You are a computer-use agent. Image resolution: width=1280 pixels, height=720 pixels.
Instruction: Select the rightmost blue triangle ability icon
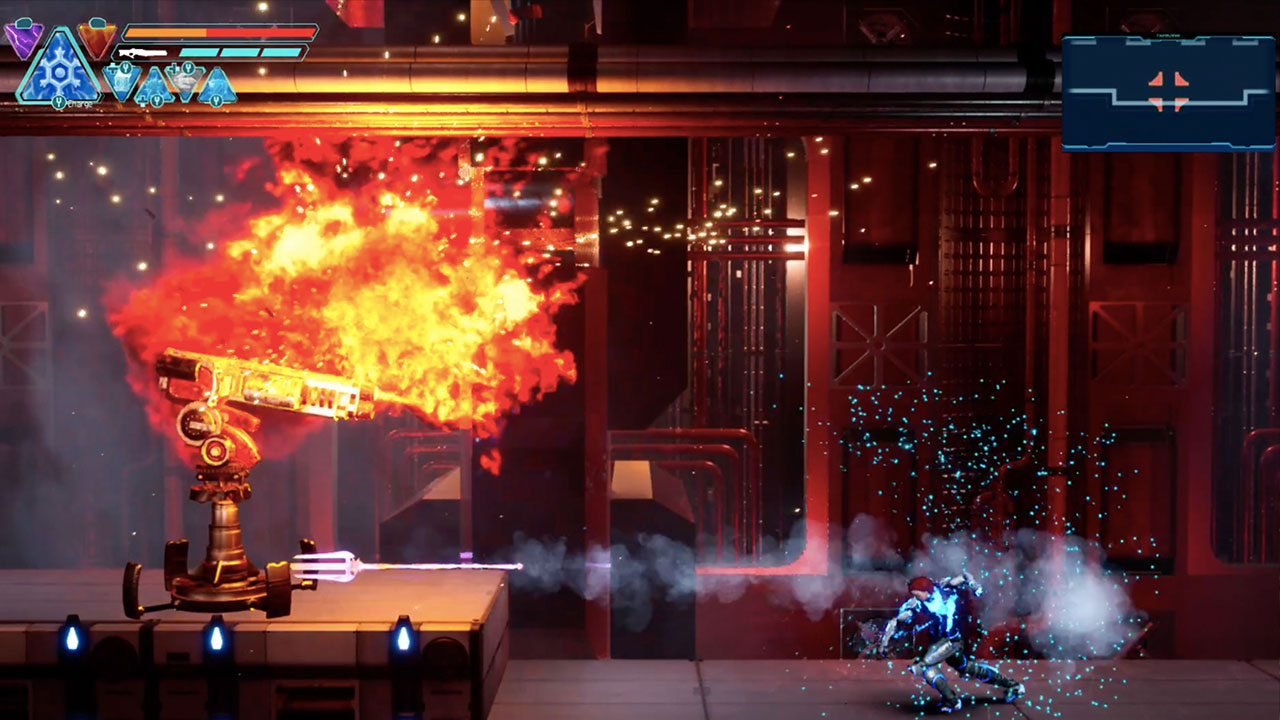click(x=218, y=86)
